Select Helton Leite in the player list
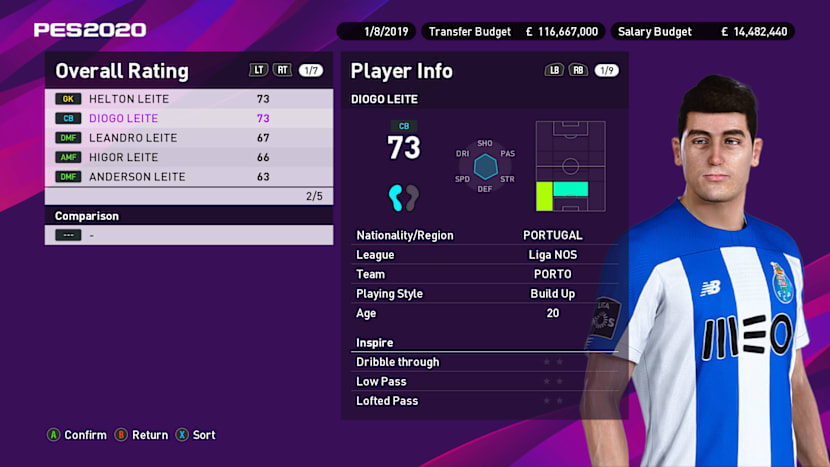The width and height of the screenshot is (830, 467). (x=188, y=99)
